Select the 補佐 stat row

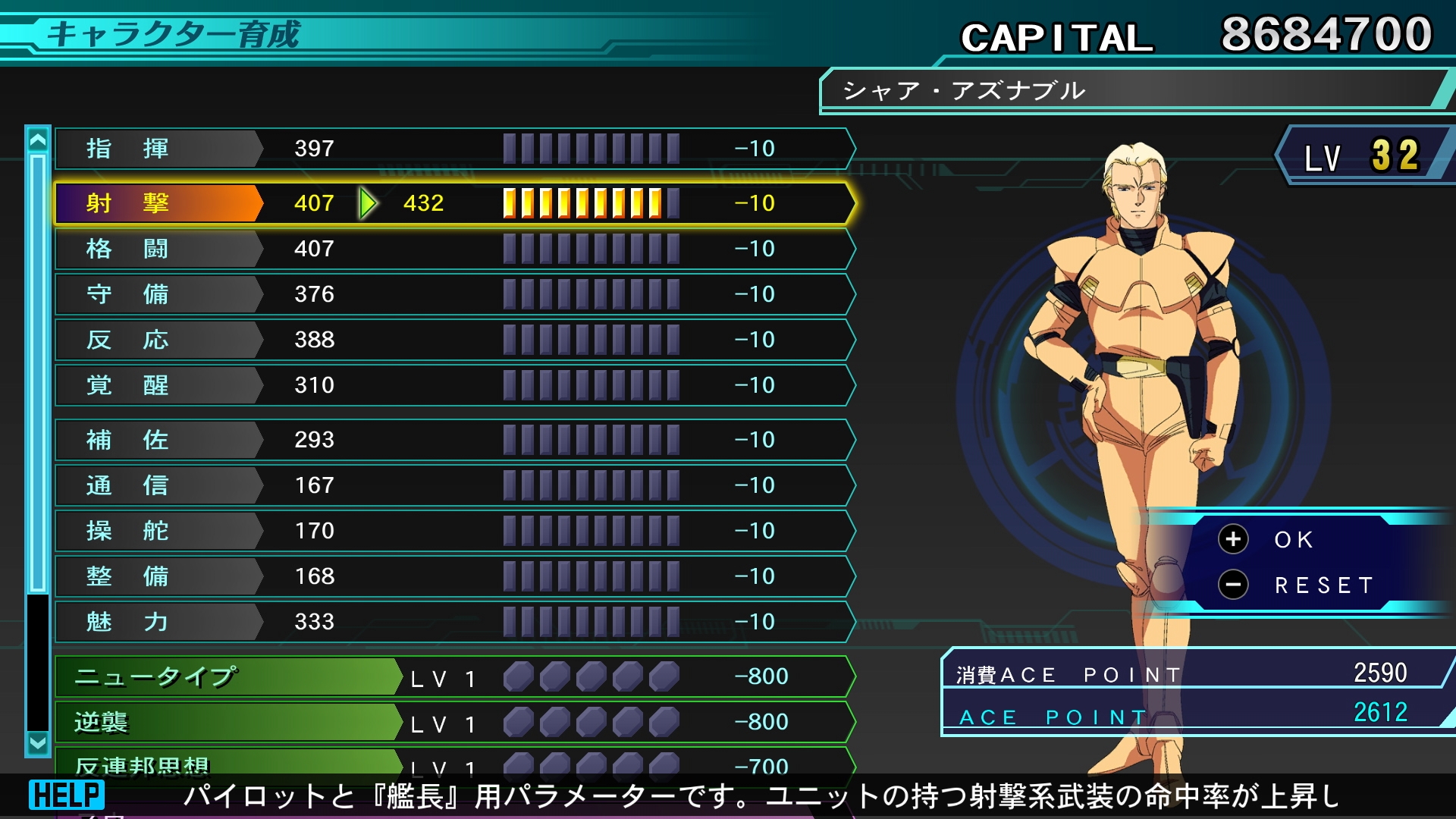click(455, 440)
